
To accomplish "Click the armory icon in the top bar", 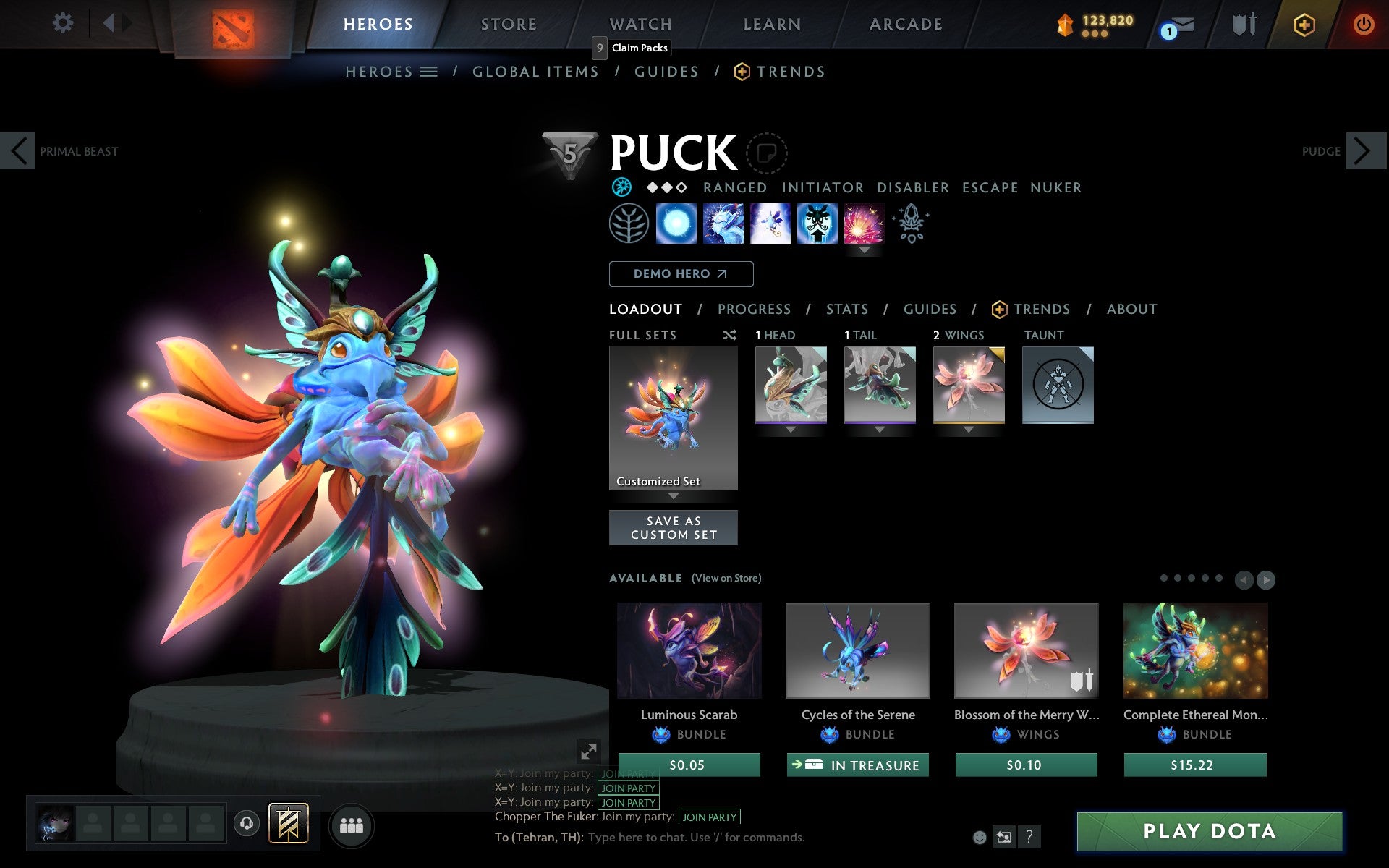I will click(1242, 23).
